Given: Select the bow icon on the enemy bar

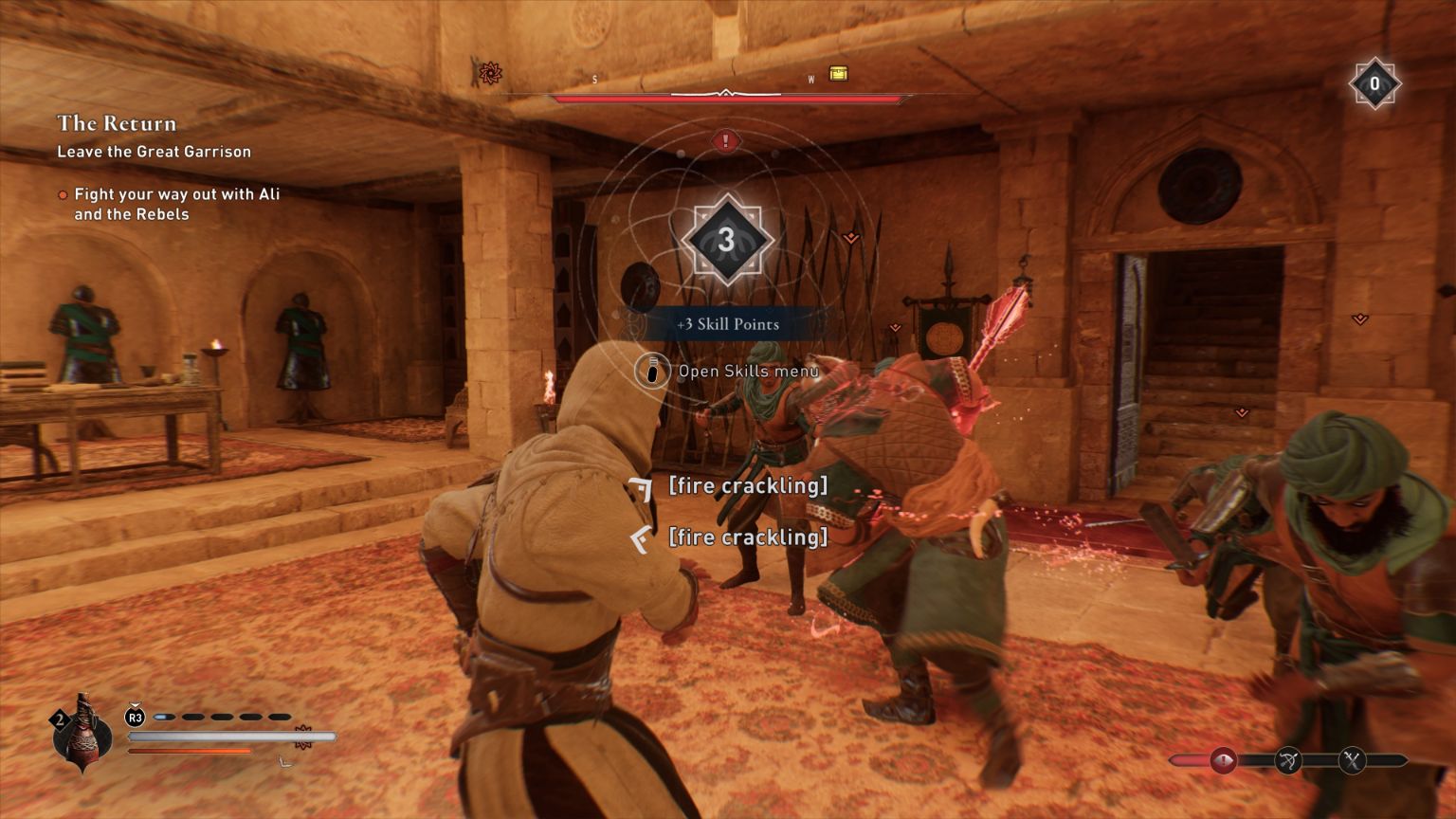Looking at the screenshot, I should tap(1289, 758).
